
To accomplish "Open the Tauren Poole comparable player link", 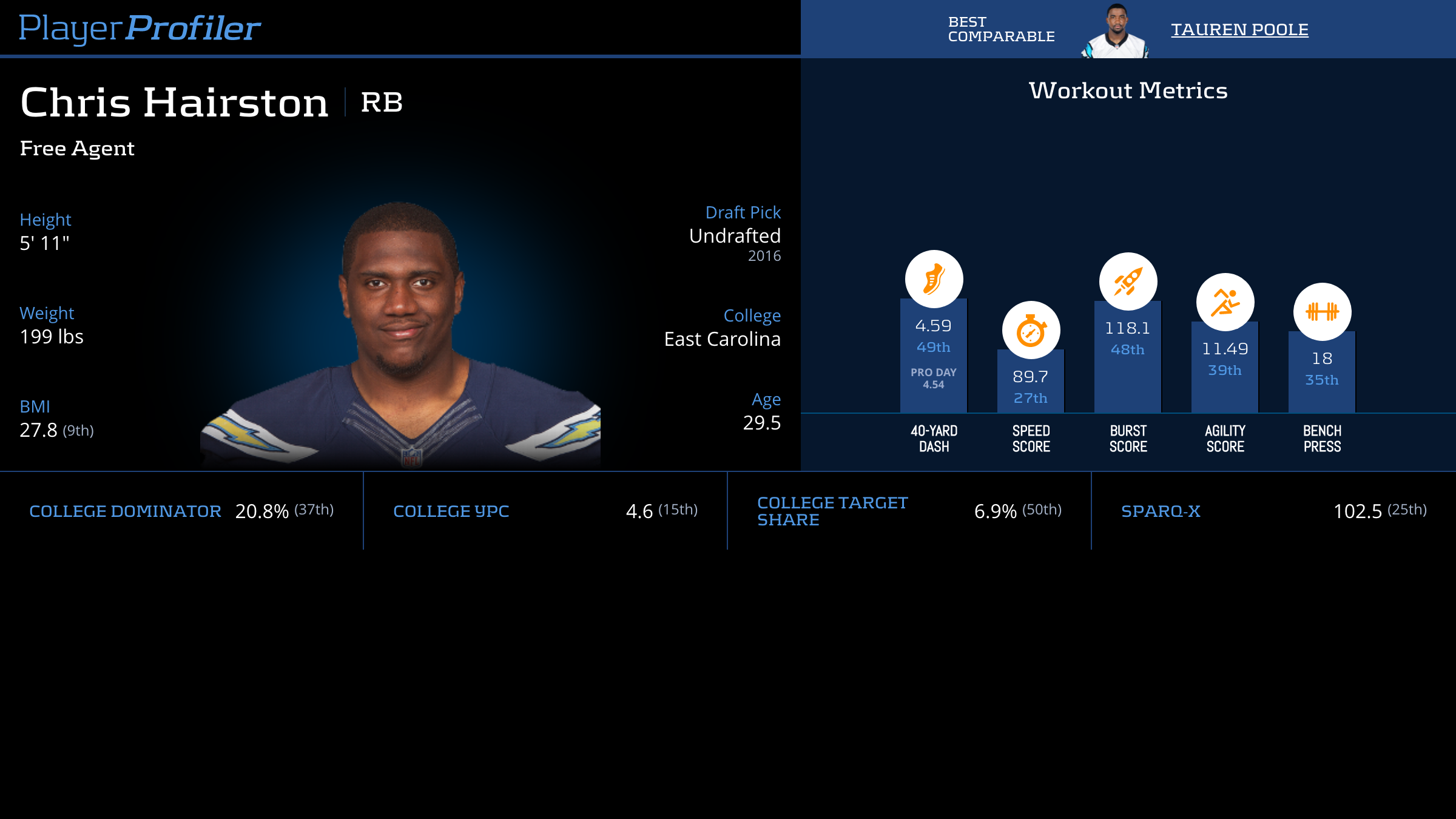I will (1239, 30).
